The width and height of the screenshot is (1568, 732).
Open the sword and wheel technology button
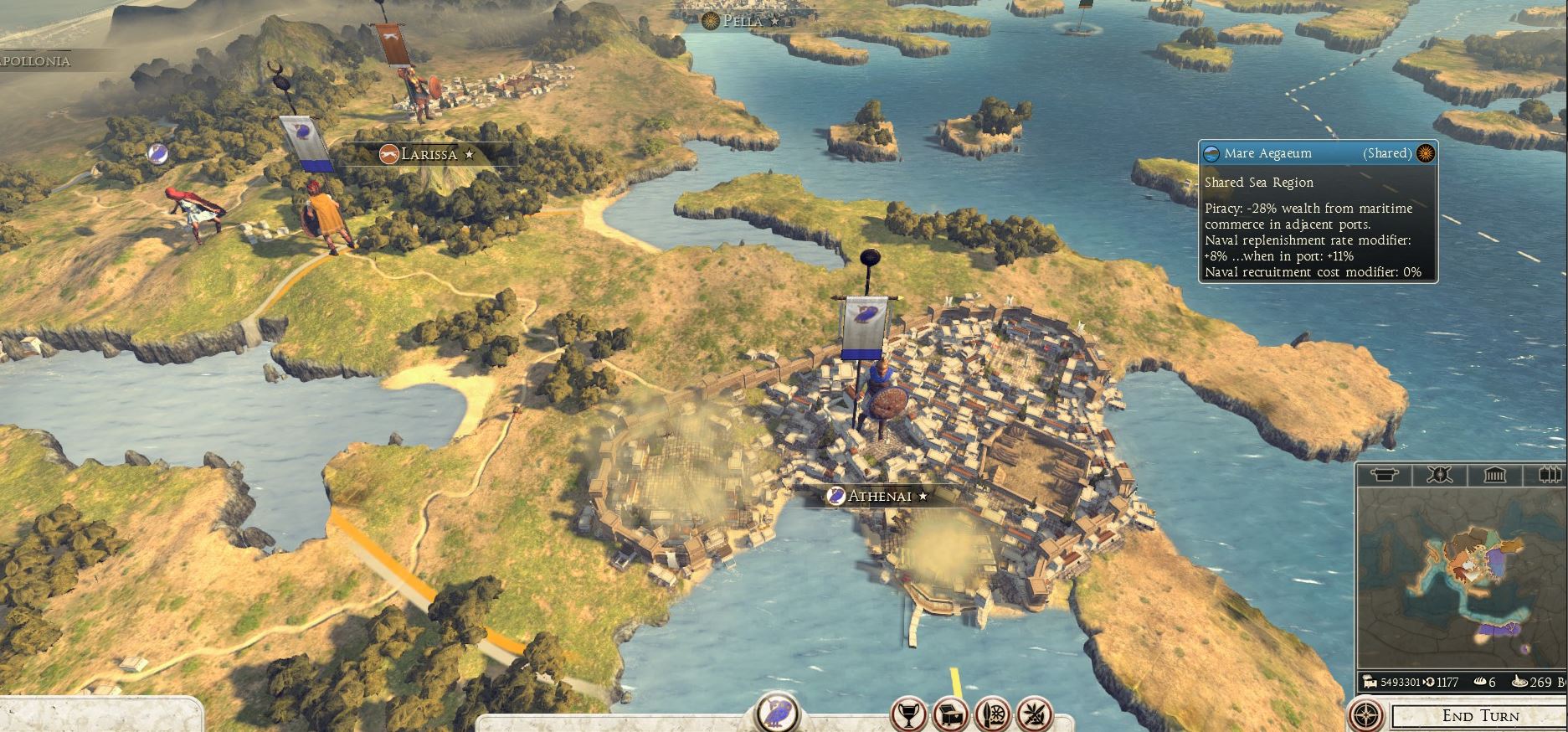992,714
